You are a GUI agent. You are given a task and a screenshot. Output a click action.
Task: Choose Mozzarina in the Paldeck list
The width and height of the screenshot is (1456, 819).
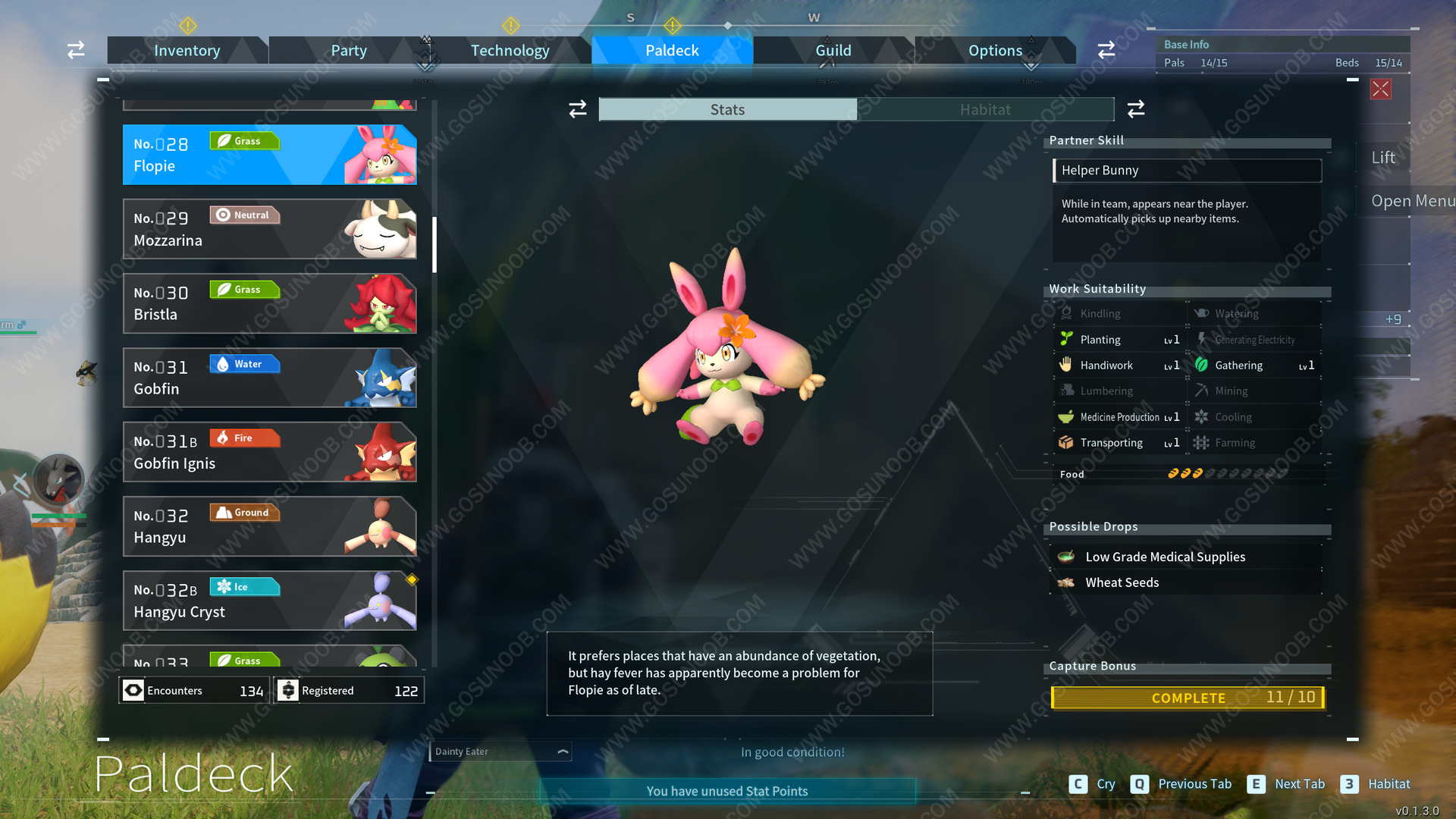[x=269, y=229]
